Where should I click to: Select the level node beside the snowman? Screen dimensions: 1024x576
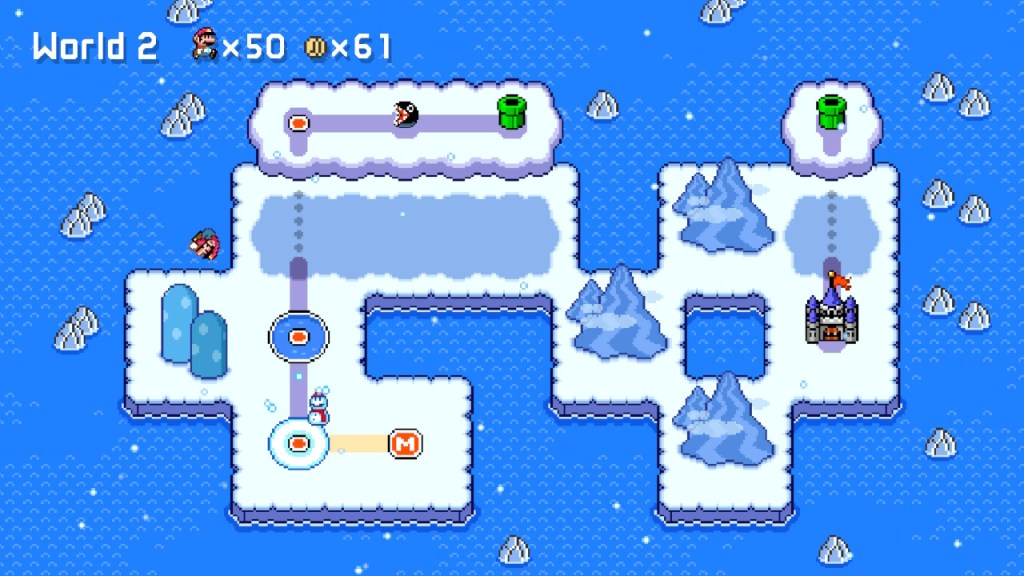click(x=298, y=442)
